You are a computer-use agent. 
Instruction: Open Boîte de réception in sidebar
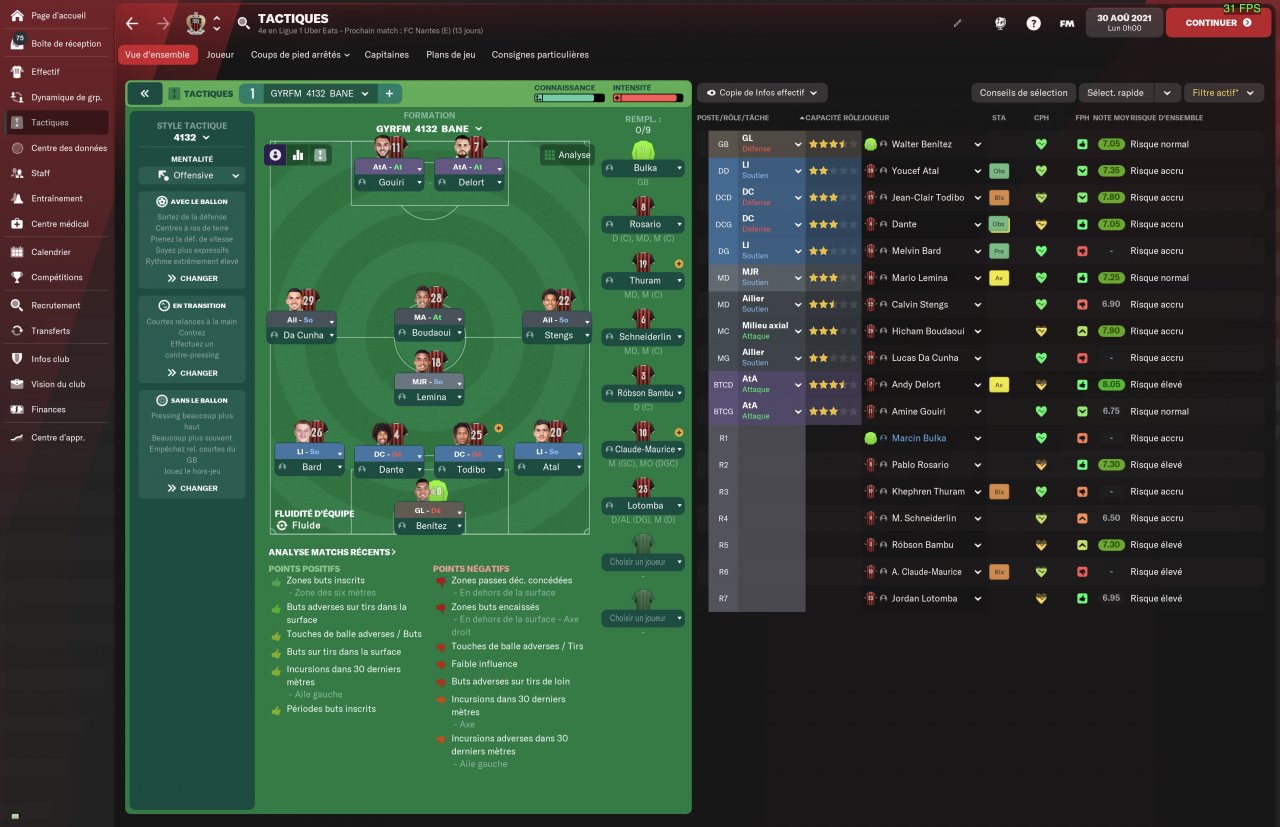click(65, 44)
